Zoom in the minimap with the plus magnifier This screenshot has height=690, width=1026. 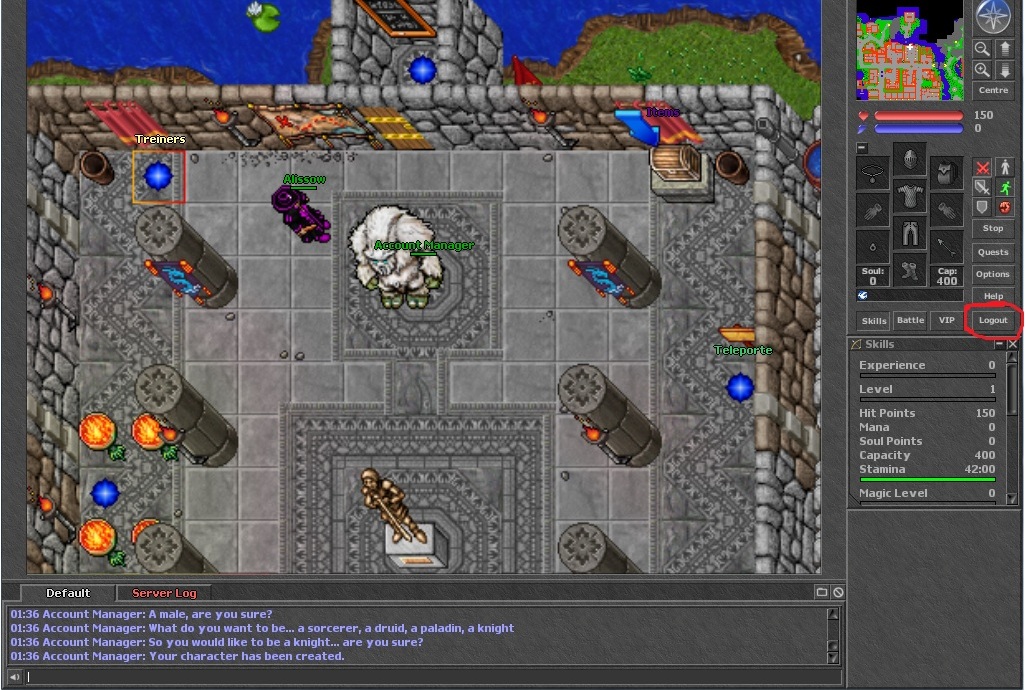click(982, 70)
